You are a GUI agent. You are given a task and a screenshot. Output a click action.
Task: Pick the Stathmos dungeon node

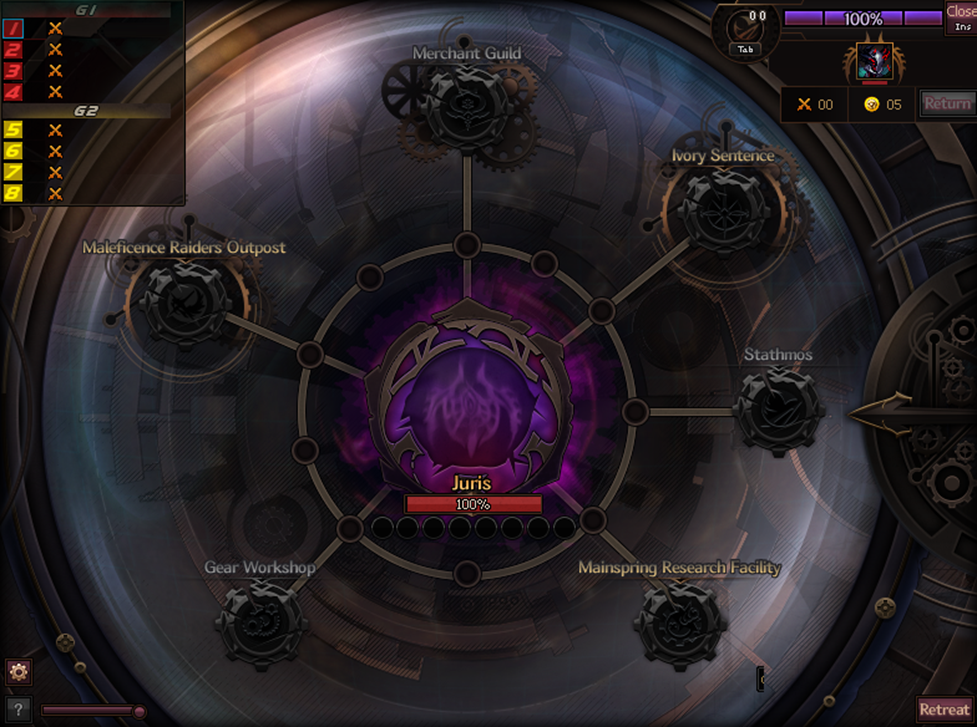point(778,410)
